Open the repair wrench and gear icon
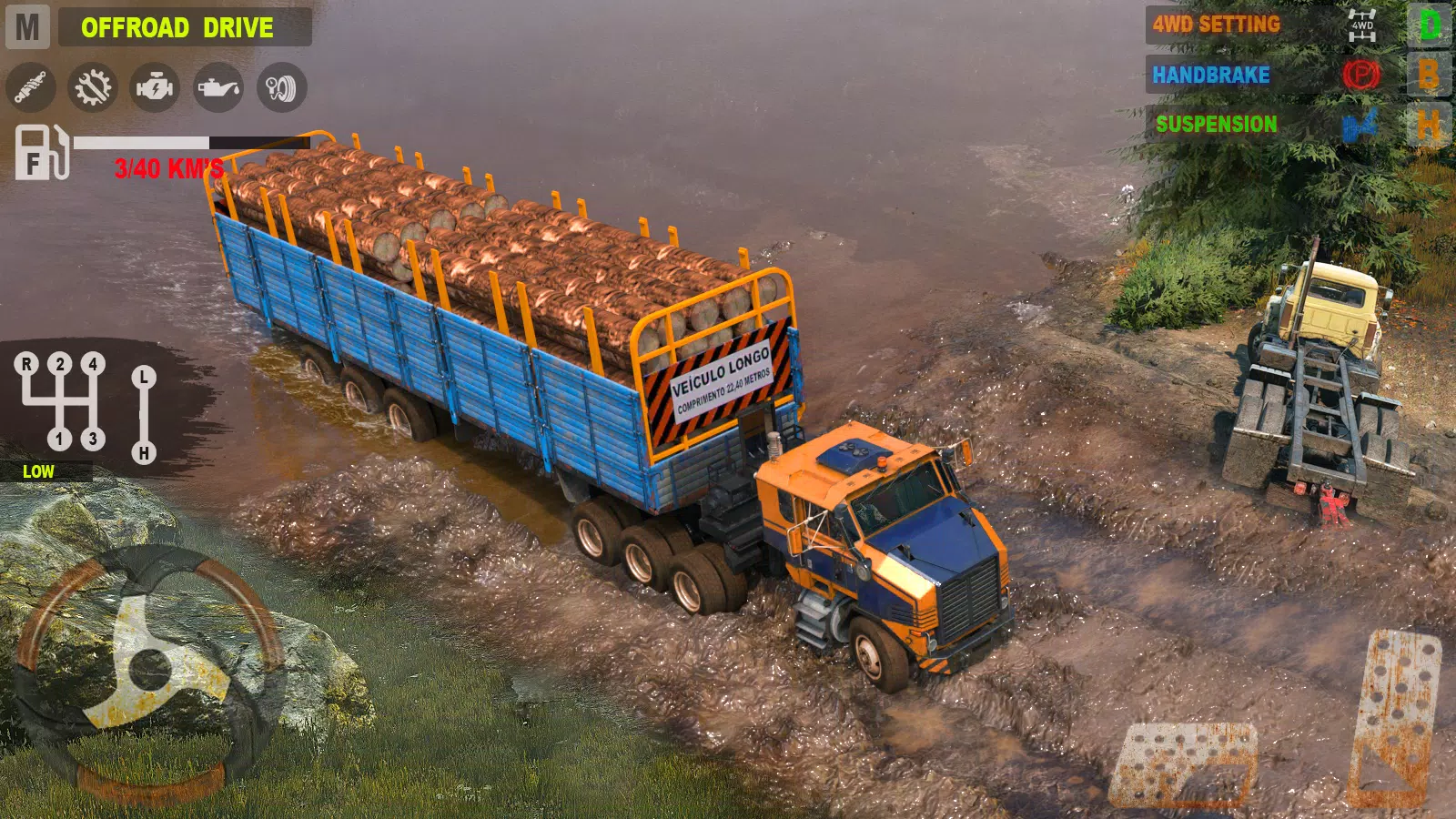Screen dimensions: 1456x819 pyautogui.click(x=93, y=88)
